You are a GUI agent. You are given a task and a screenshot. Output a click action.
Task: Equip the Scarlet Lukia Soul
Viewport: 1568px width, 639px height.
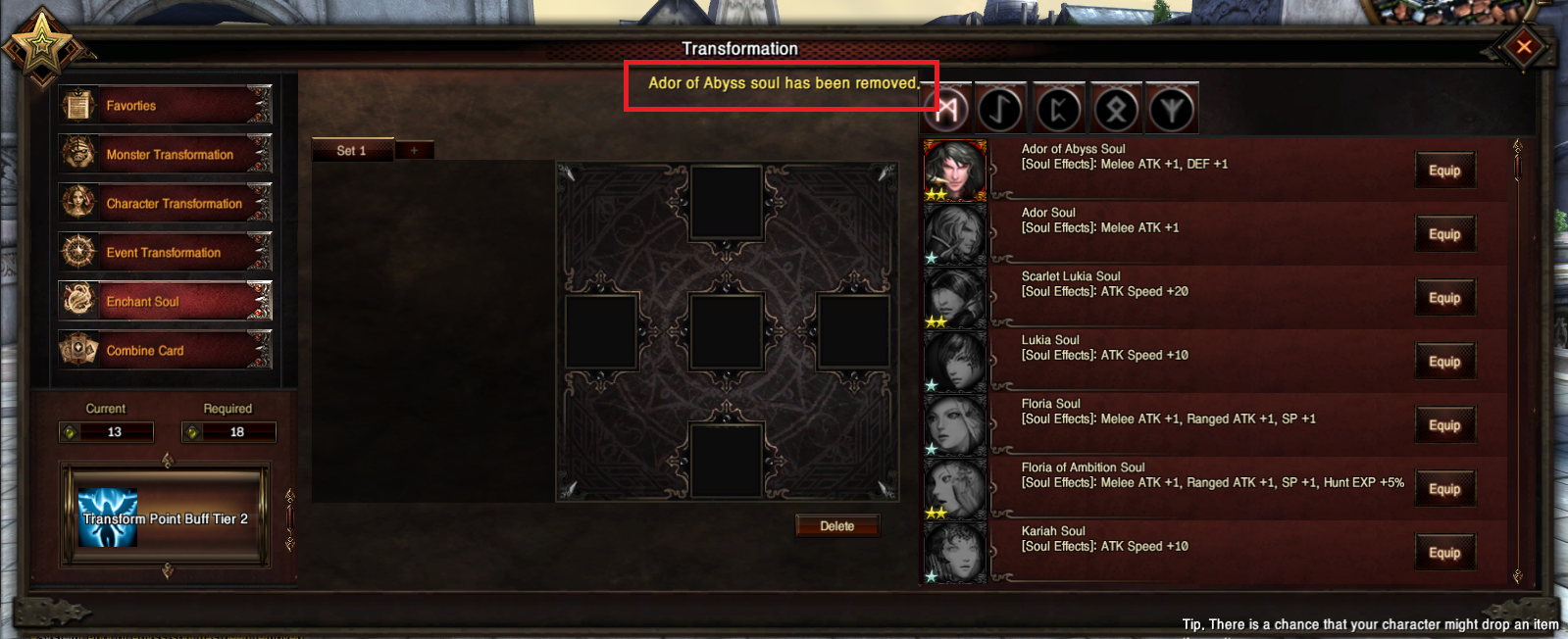pyautogui.click(x=1444, y=298)
